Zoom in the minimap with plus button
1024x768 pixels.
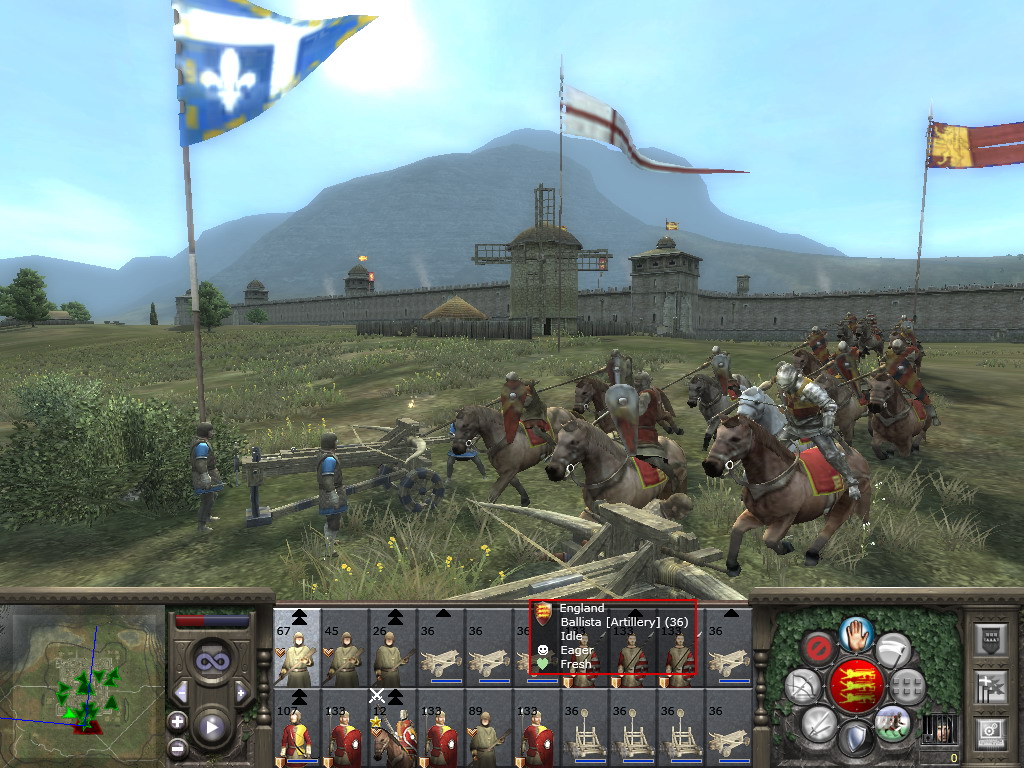(177, 720)
